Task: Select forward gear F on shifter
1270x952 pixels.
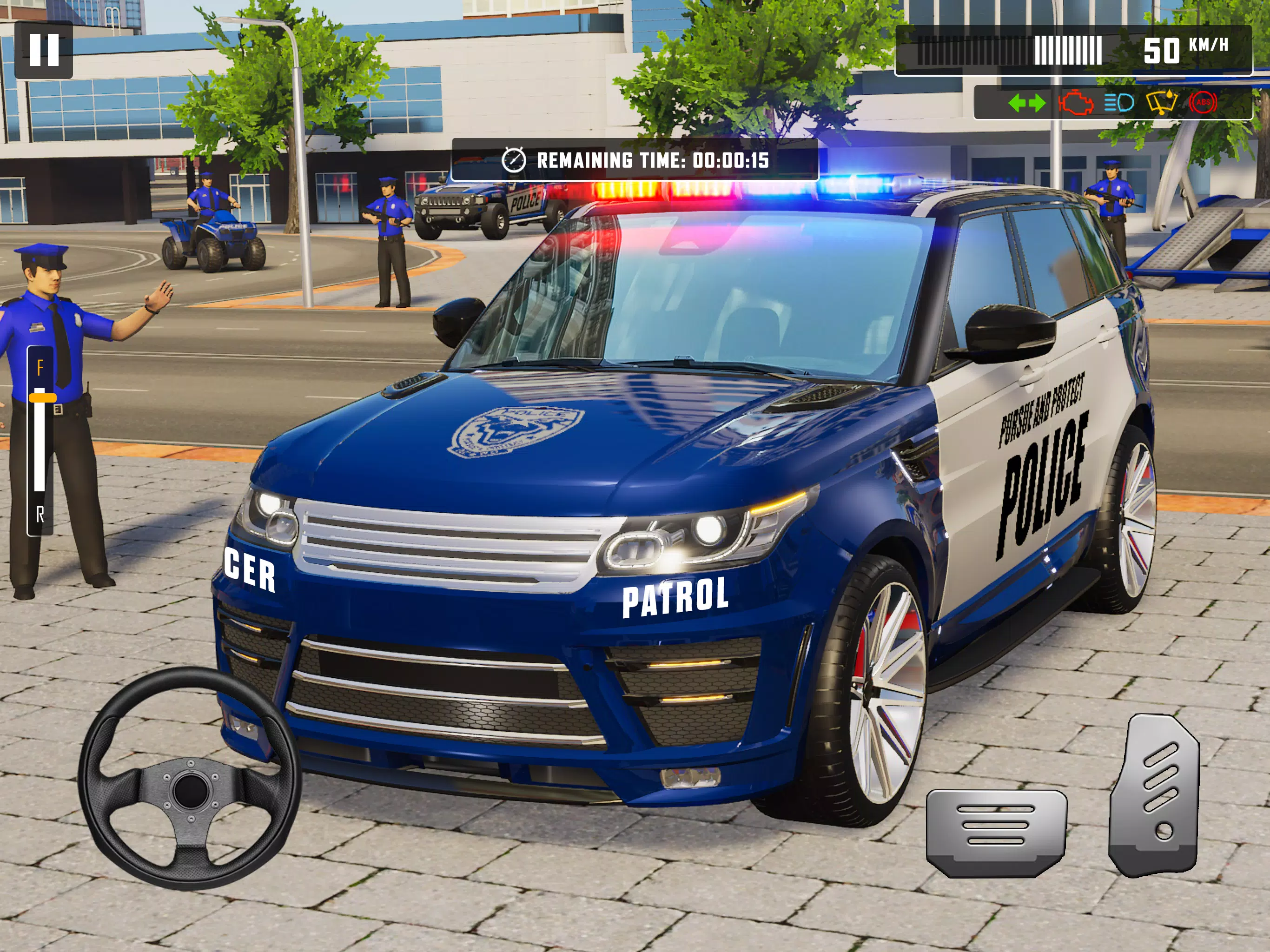Action: tap(40, 368)
